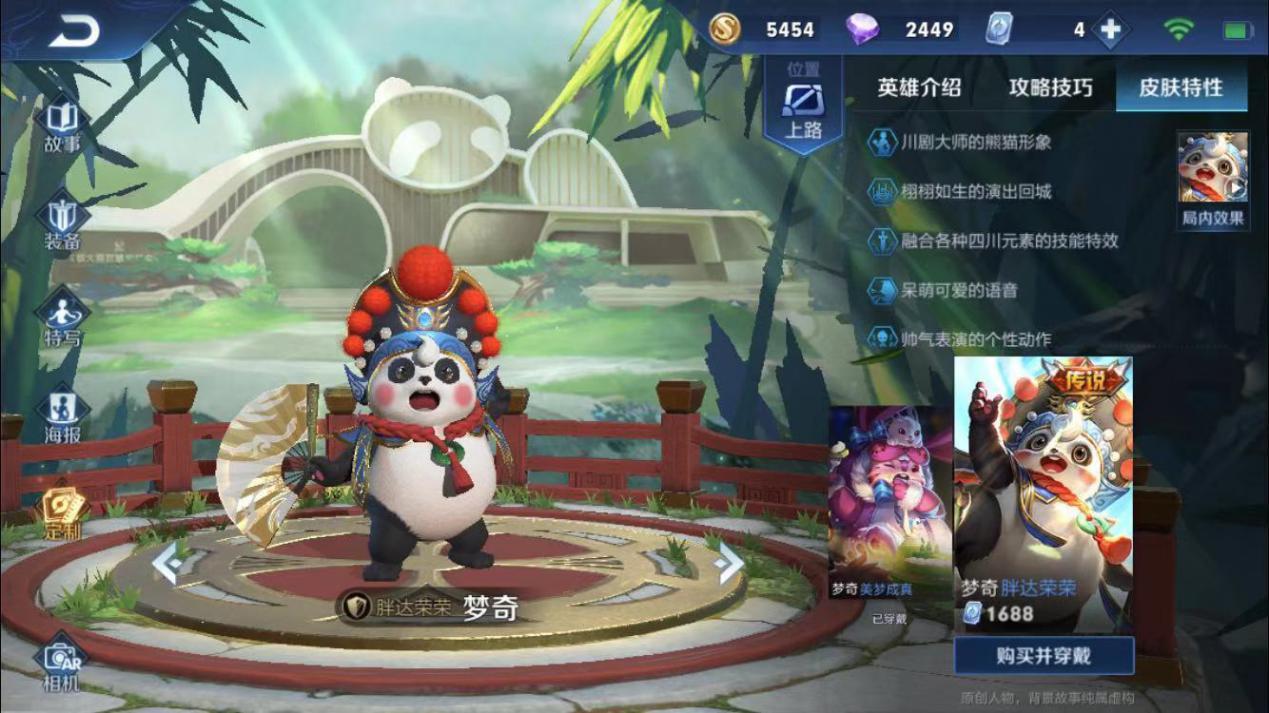
Task: Go back using the return arrow
Action: click(x=74, y=32)
